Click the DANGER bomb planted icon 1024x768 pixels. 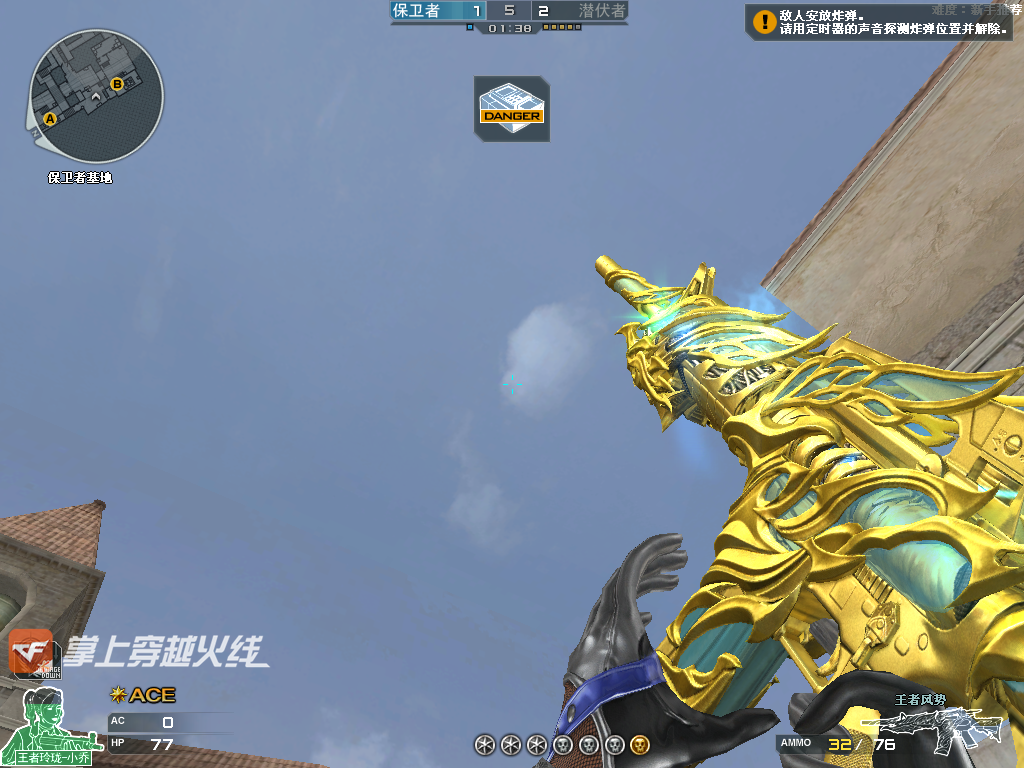(x=512, y=108)
